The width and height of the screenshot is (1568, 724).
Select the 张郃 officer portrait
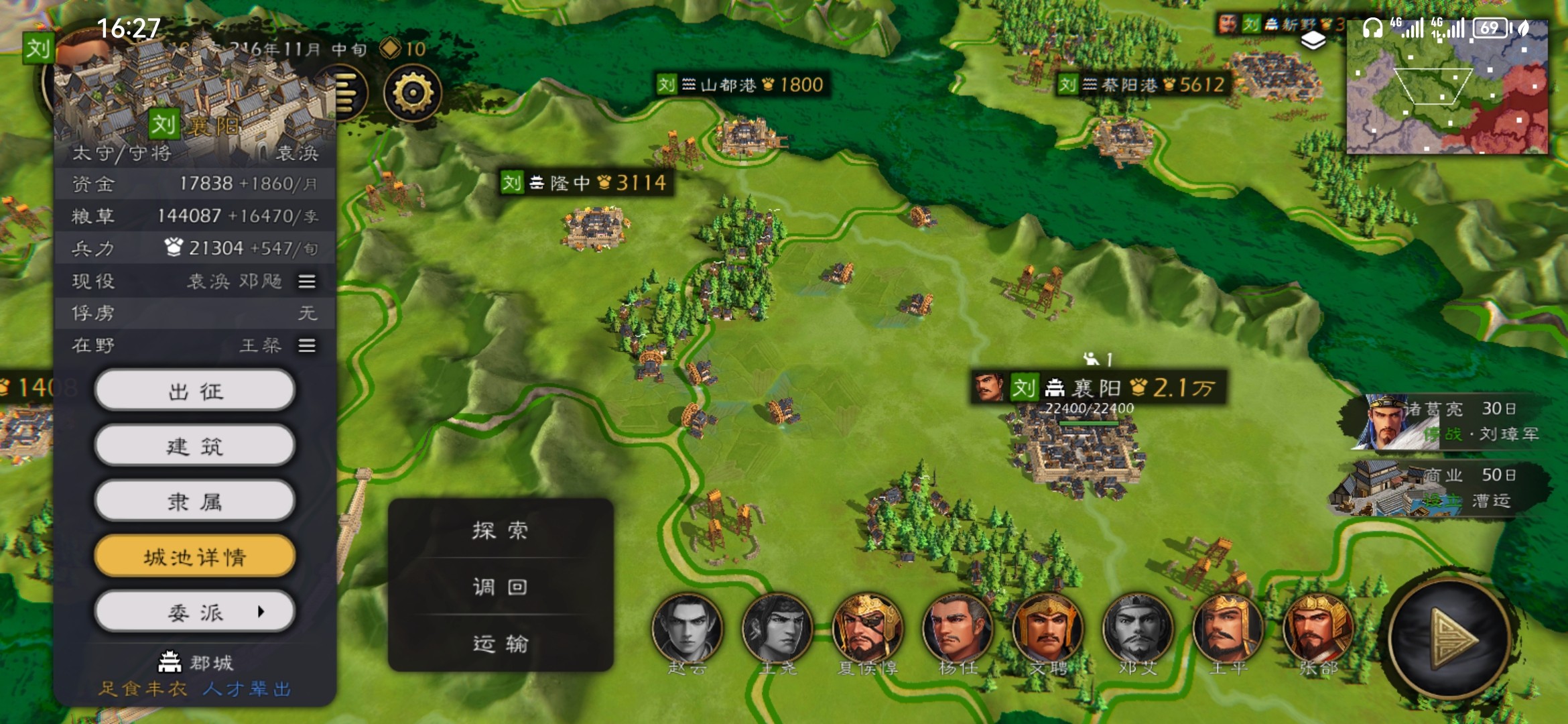click(x=1317, y=630)
